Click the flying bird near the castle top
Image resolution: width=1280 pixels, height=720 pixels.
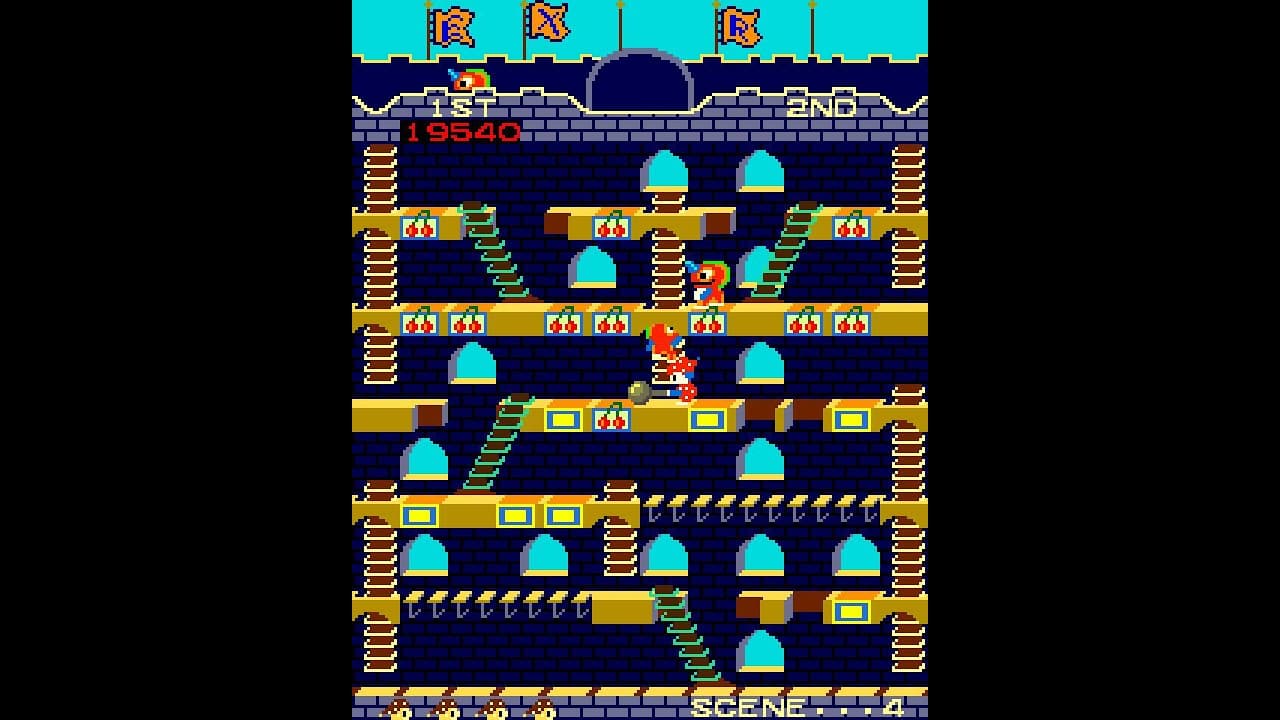tap(468, 76)
